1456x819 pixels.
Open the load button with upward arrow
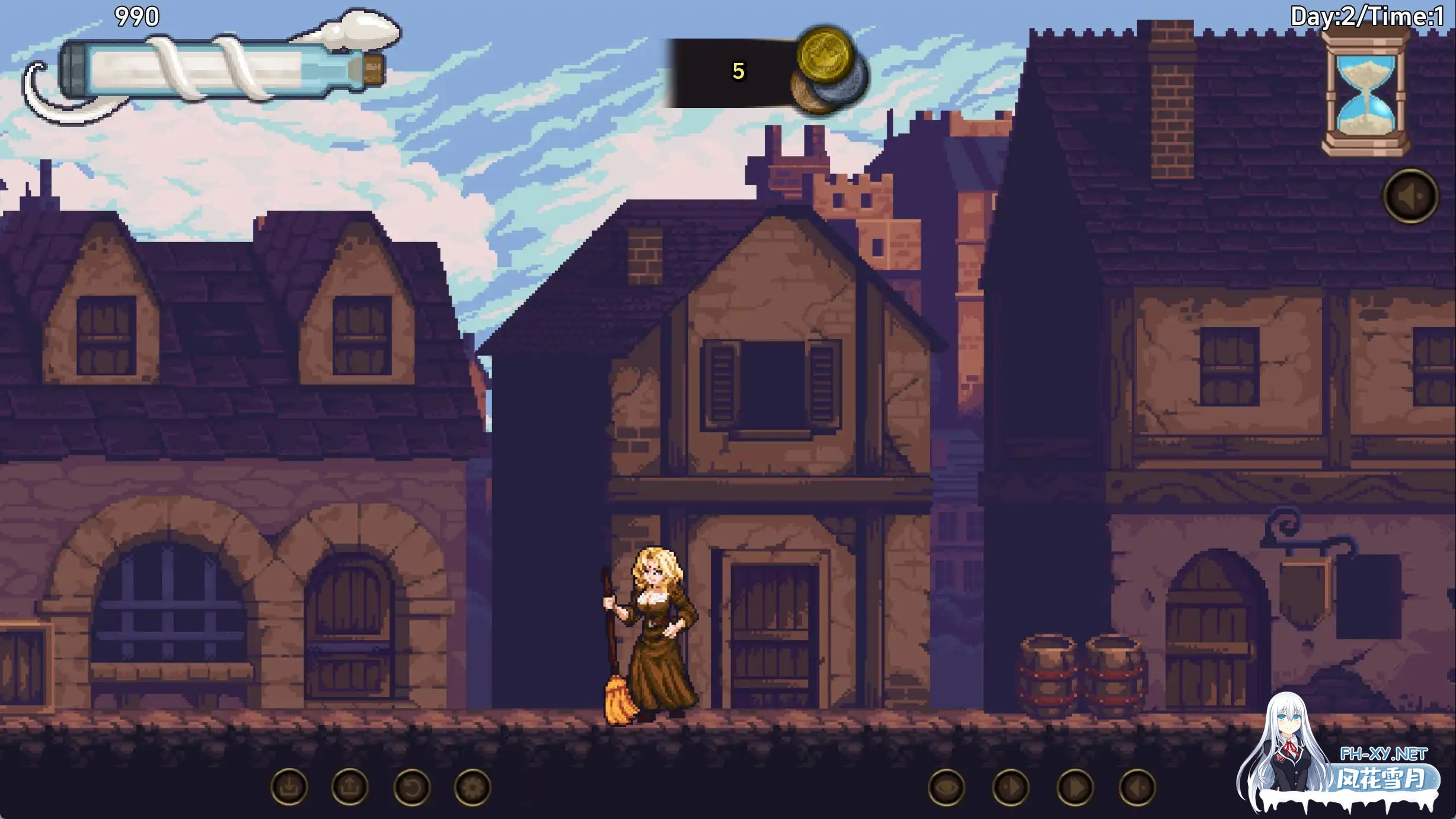tap(350, 788)
